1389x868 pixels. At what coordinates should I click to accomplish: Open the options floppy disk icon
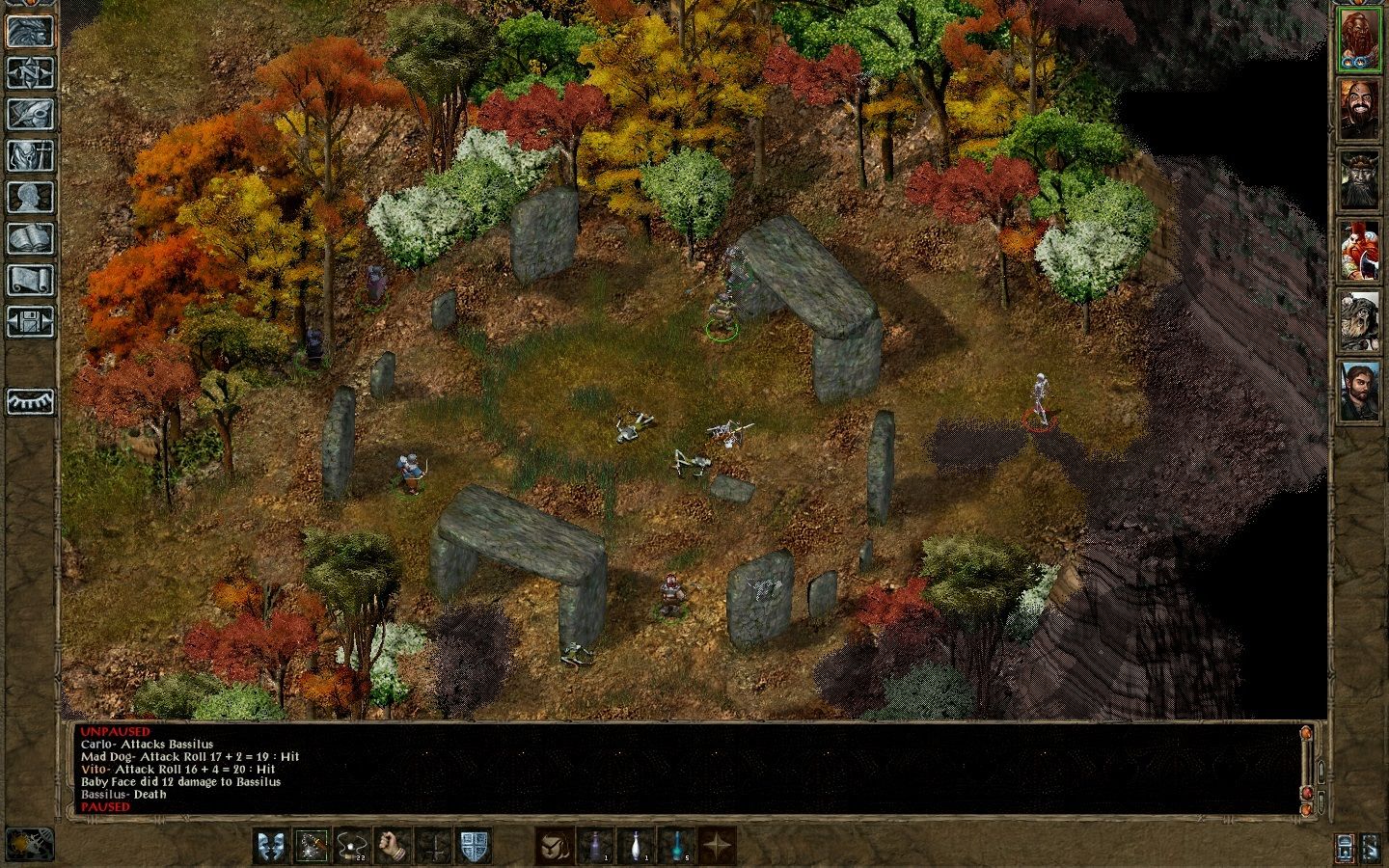point(30,320)
